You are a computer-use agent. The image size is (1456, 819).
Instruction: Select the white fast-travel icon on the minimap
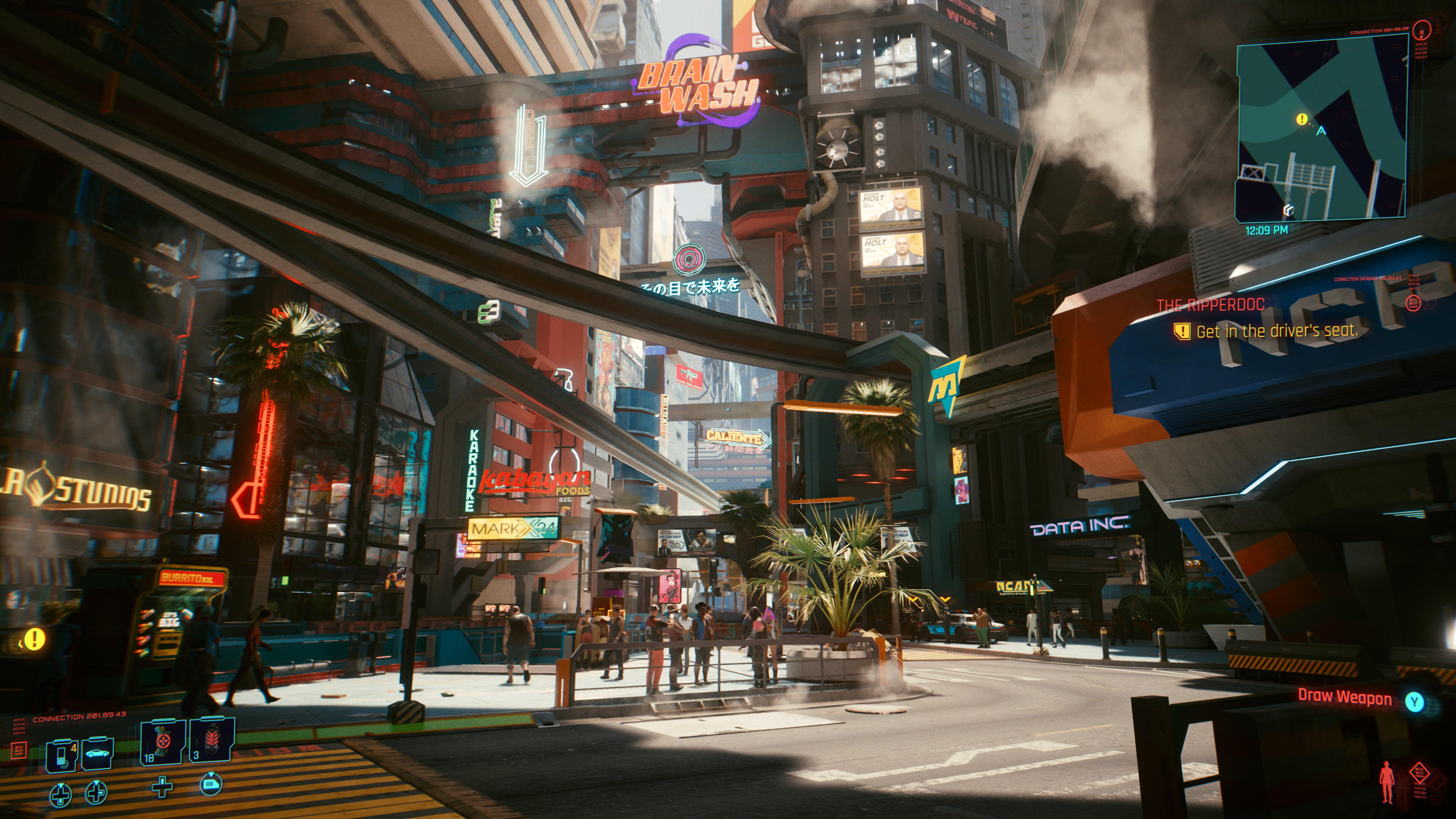1288,210
